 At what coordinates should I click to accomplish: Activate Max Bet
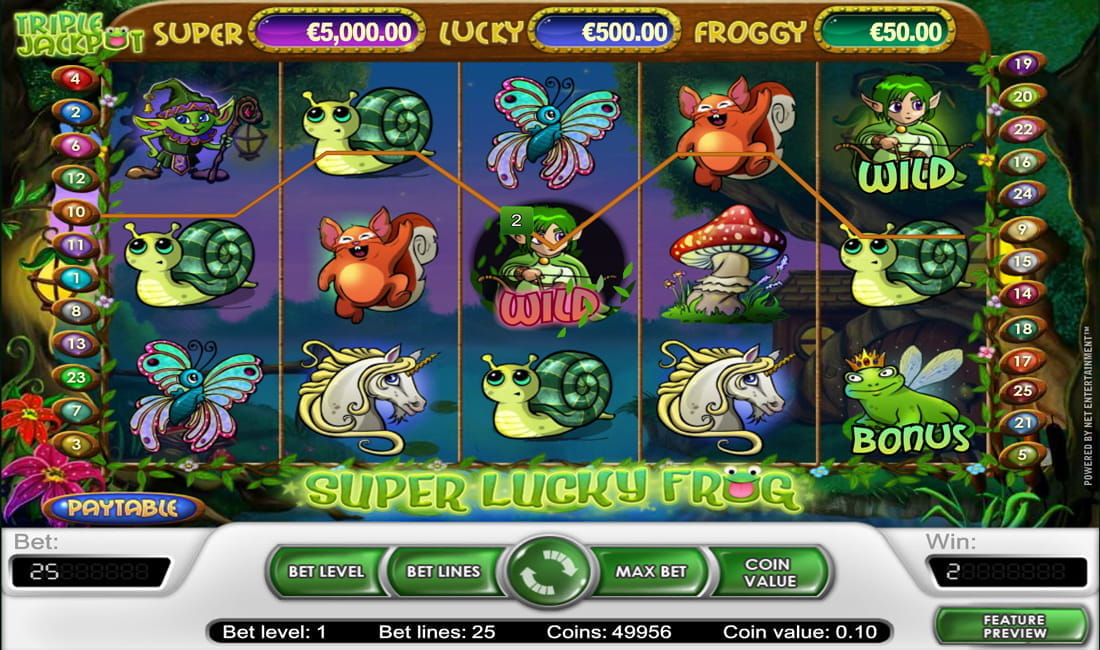pos(650,572)
